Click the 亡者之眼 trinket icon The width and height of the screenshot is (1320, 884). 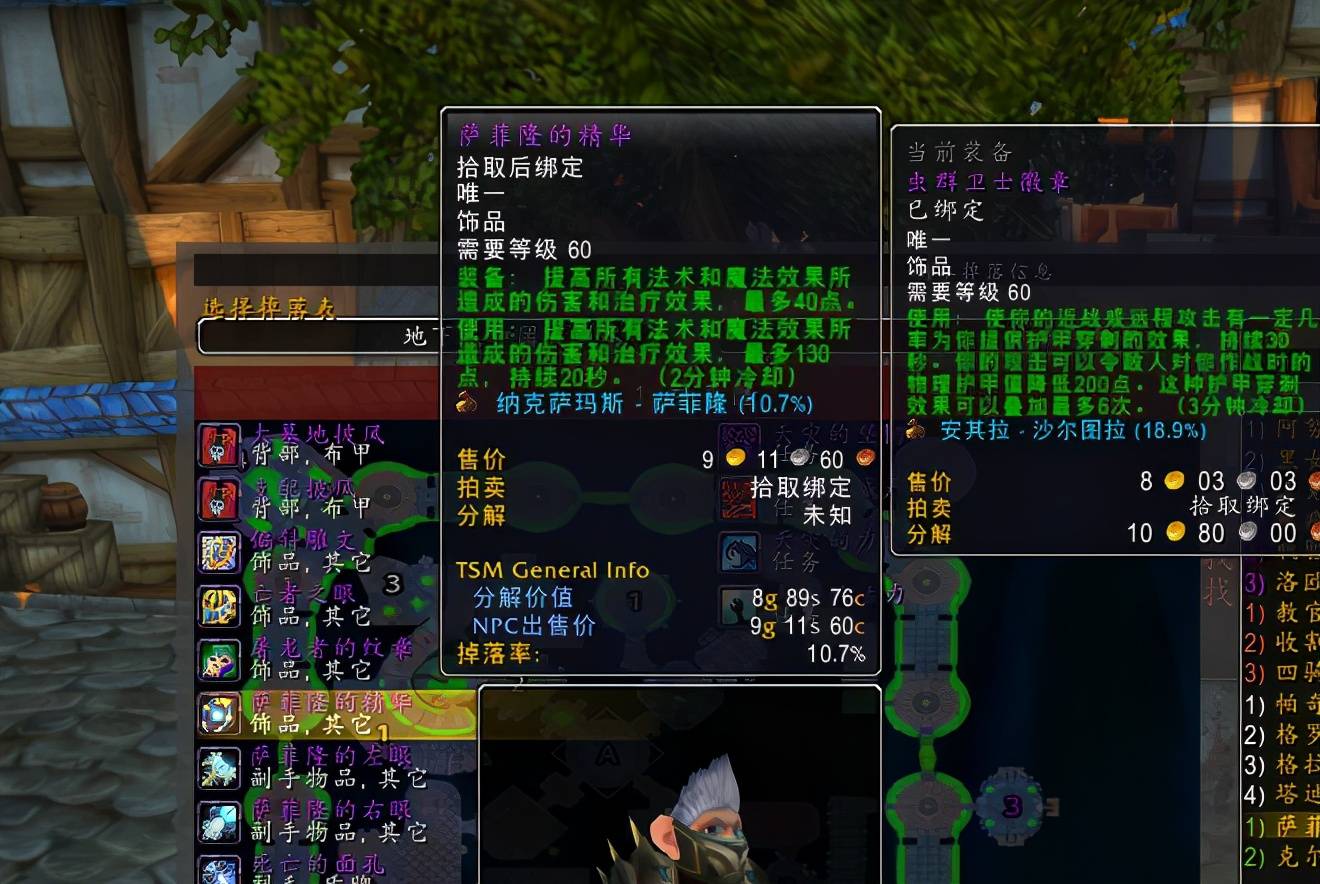click(219, 606)
